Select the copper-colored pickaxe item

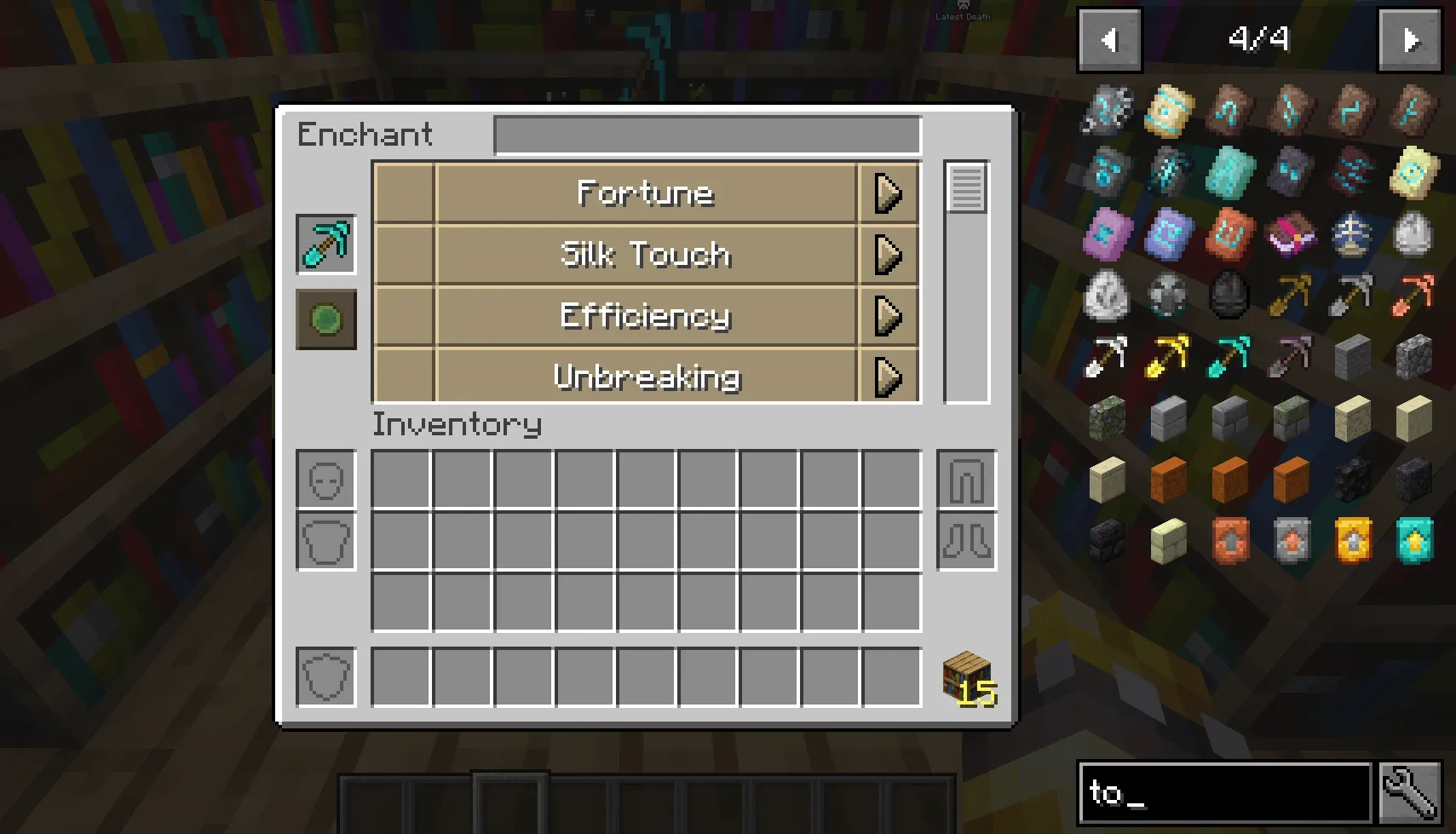(x=1413, y=294)
